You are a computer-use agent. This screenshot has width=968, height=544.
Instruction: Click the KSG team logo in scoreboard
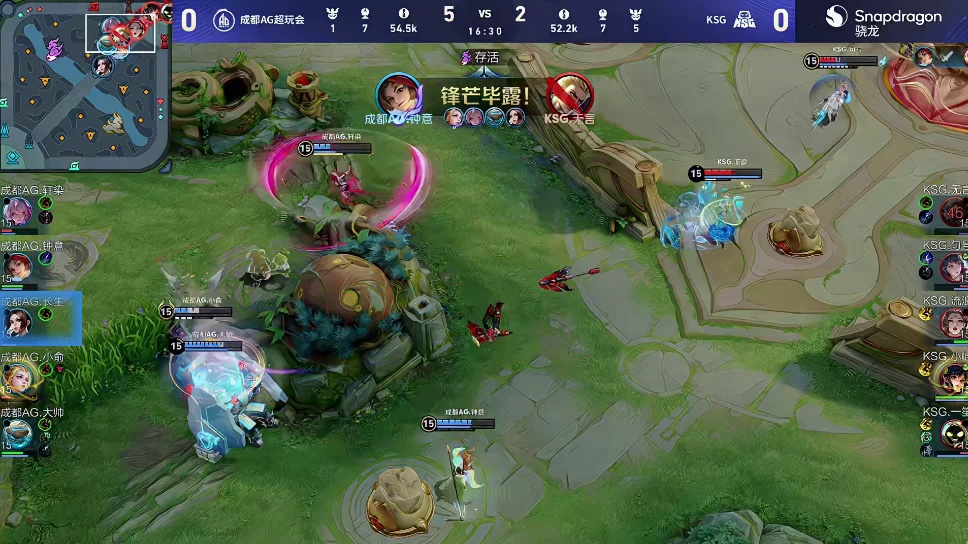click(x=745, y=19)
